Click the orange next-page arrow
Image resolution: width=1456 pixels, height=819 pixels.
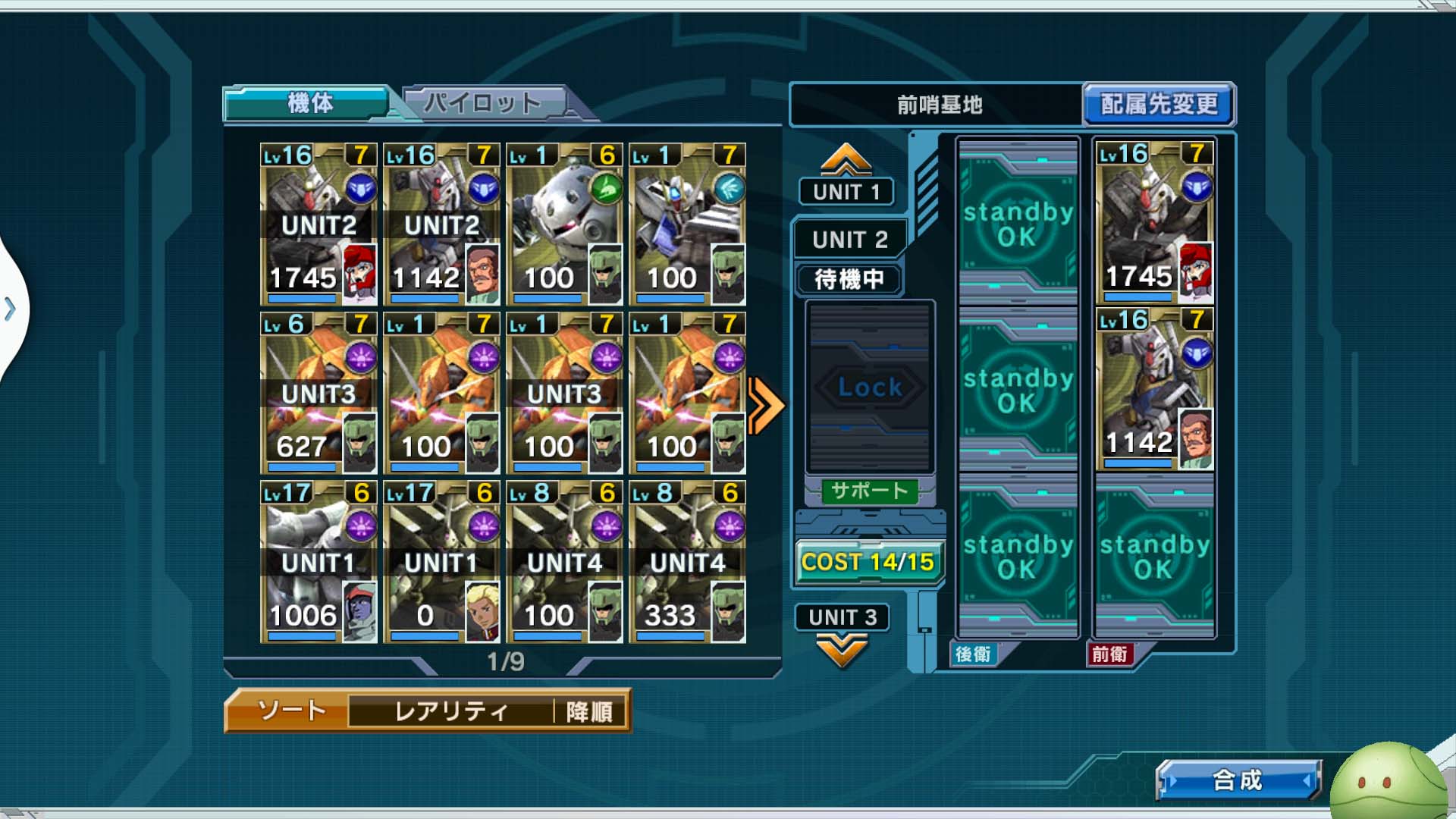(x=764, y=406)
